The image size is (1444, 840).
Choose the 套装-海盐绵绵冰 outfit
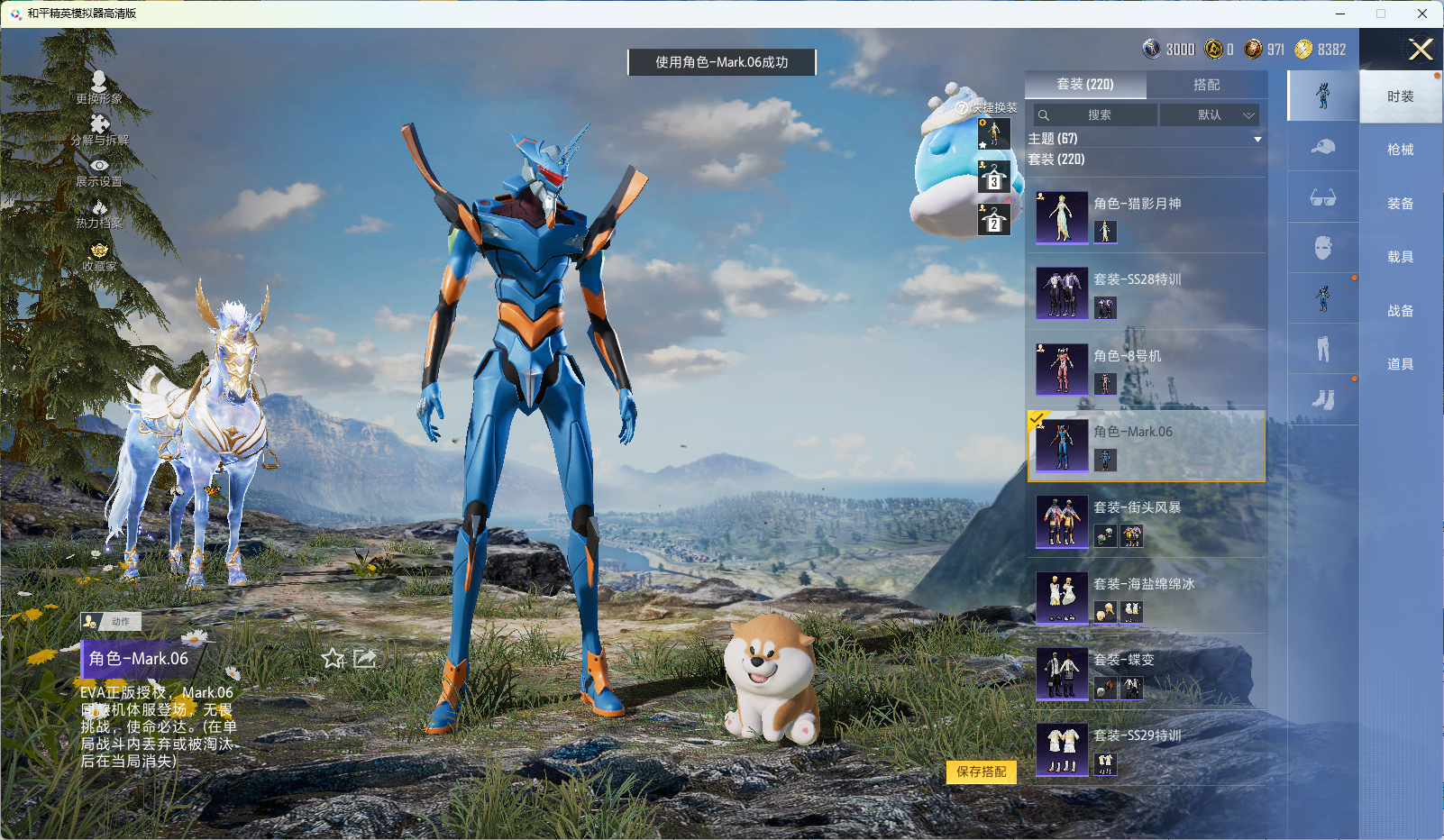1147,597
